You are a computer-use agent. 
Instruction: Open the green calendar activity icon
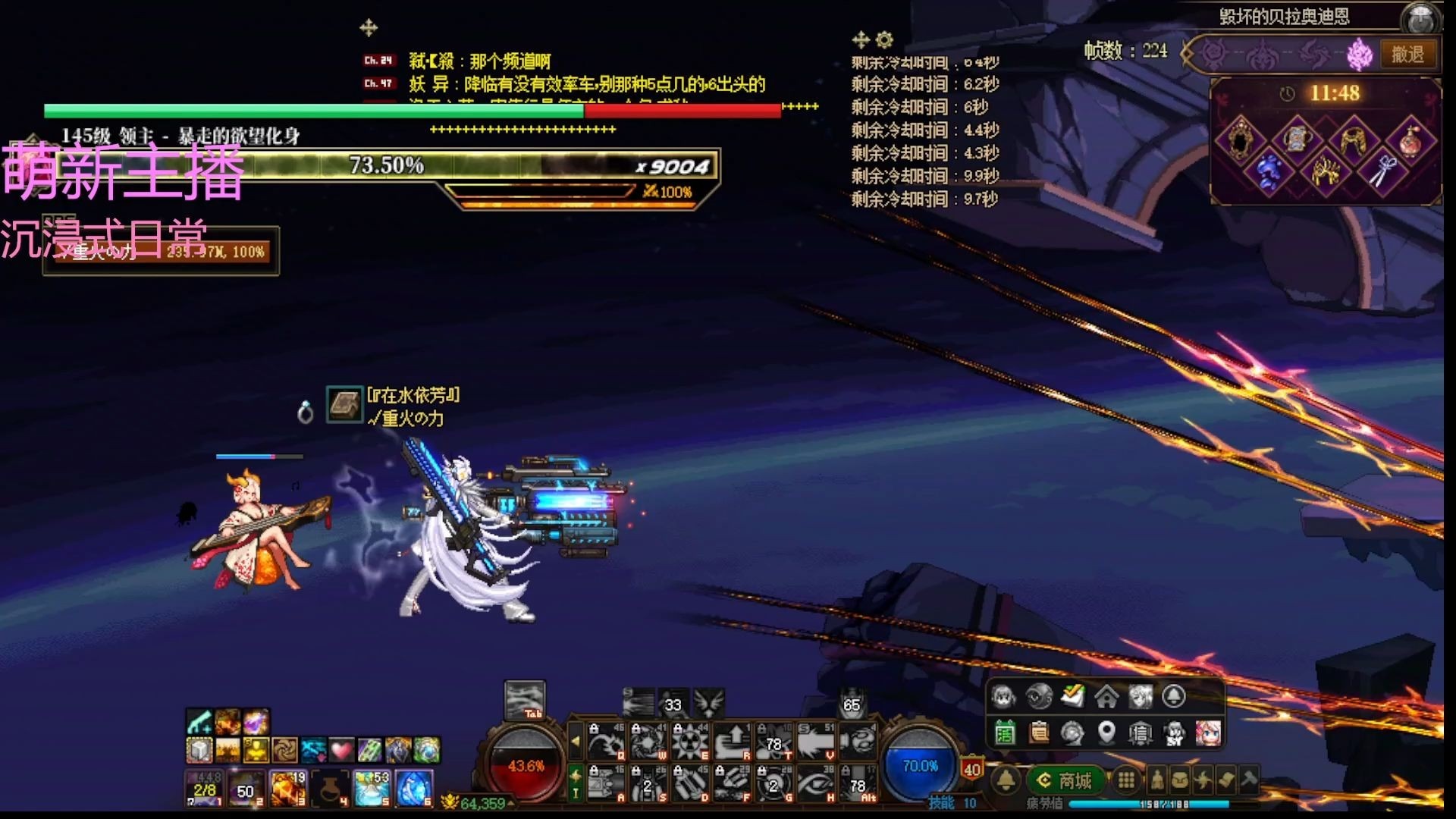(1005, 733)
